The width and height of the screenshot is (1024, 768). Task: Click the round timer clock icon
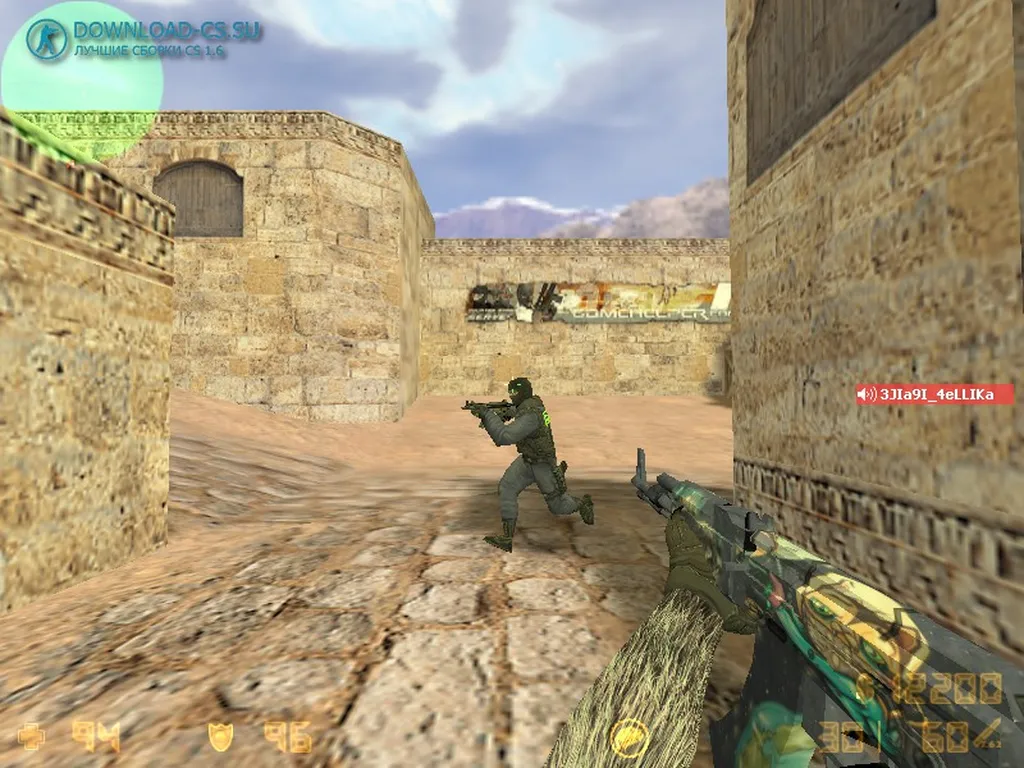(x=629, y=737)
